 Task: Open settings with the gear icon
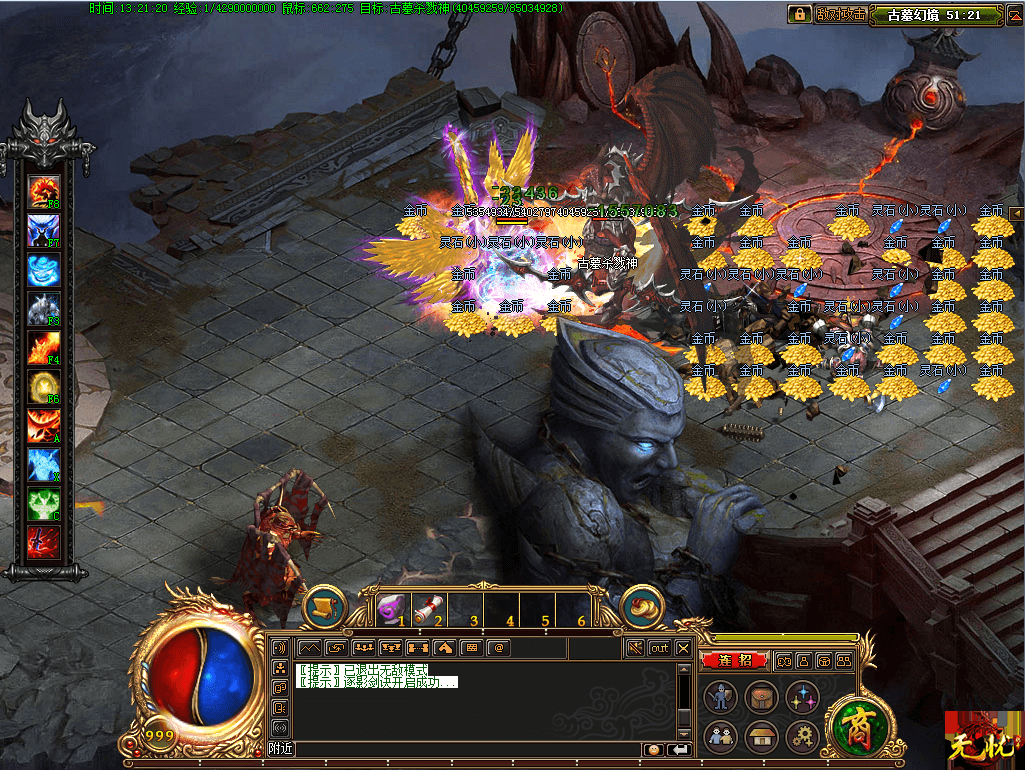pyautogui.click(x=802, y=737)
